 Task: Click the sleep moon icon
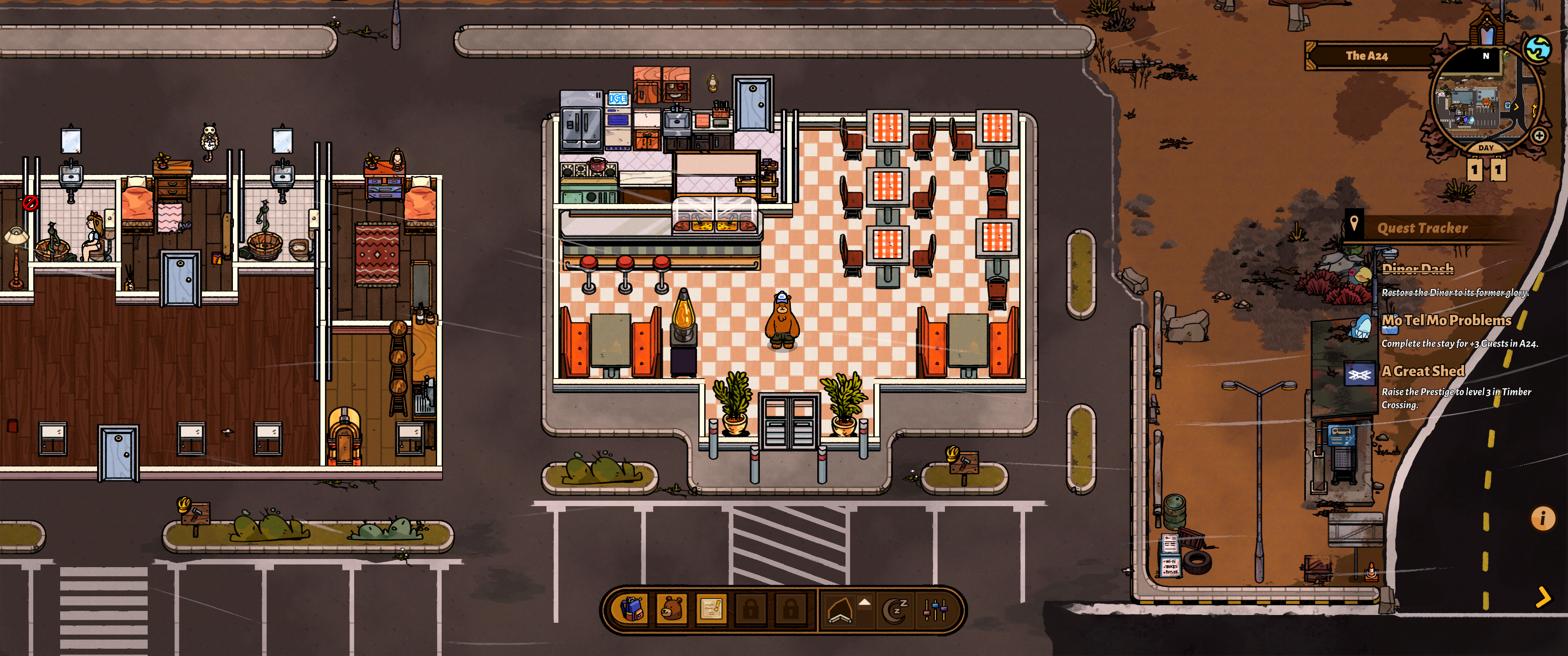click(895, 610)
